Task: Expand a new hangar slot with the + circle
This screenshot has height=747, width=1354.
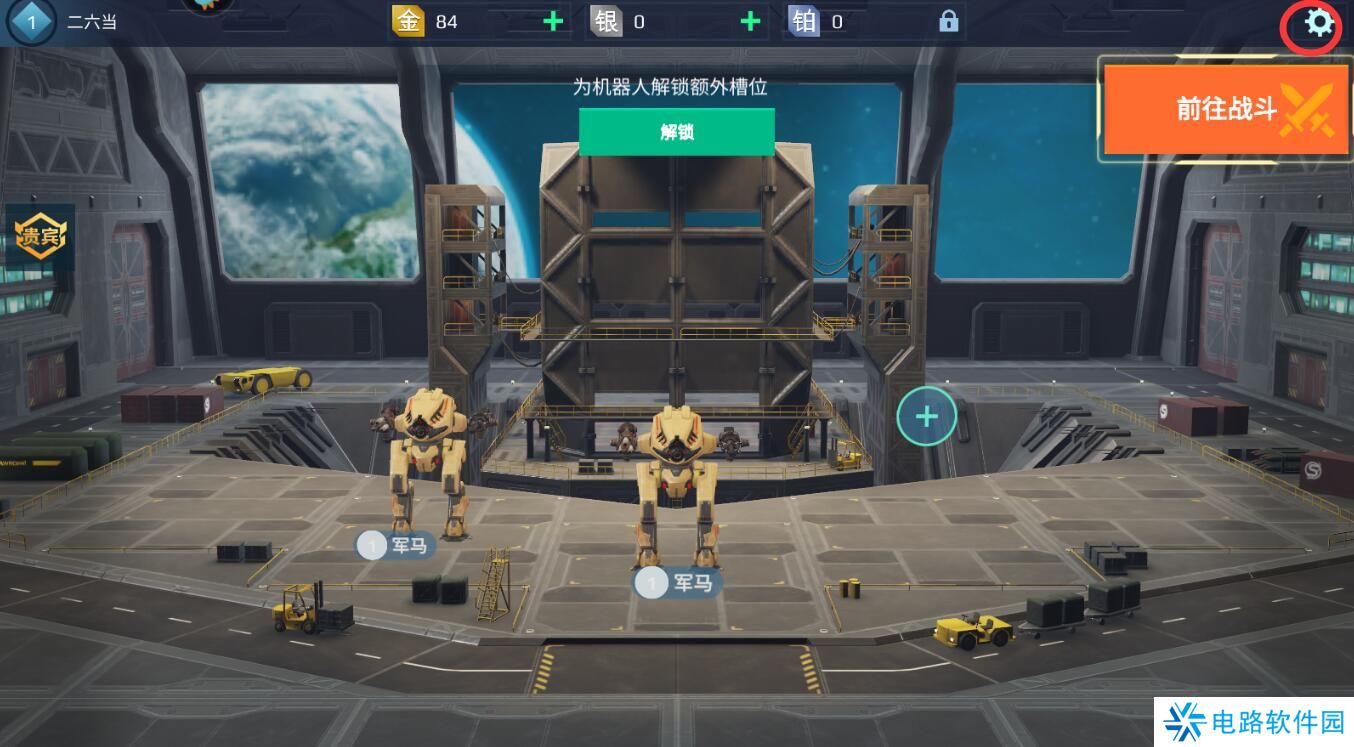Action: click(926, 416)
